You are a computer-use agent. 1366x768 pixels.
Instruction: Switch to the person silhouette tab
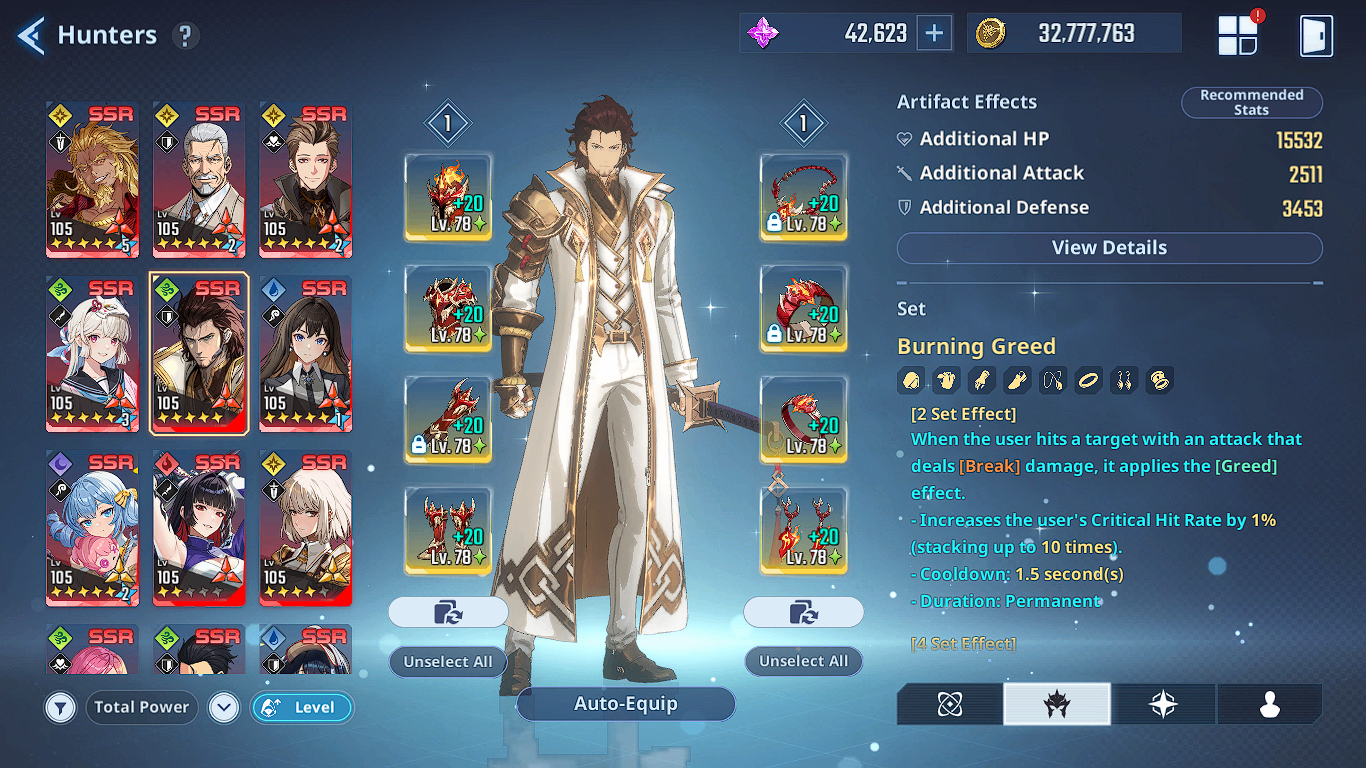(1269, 704)
